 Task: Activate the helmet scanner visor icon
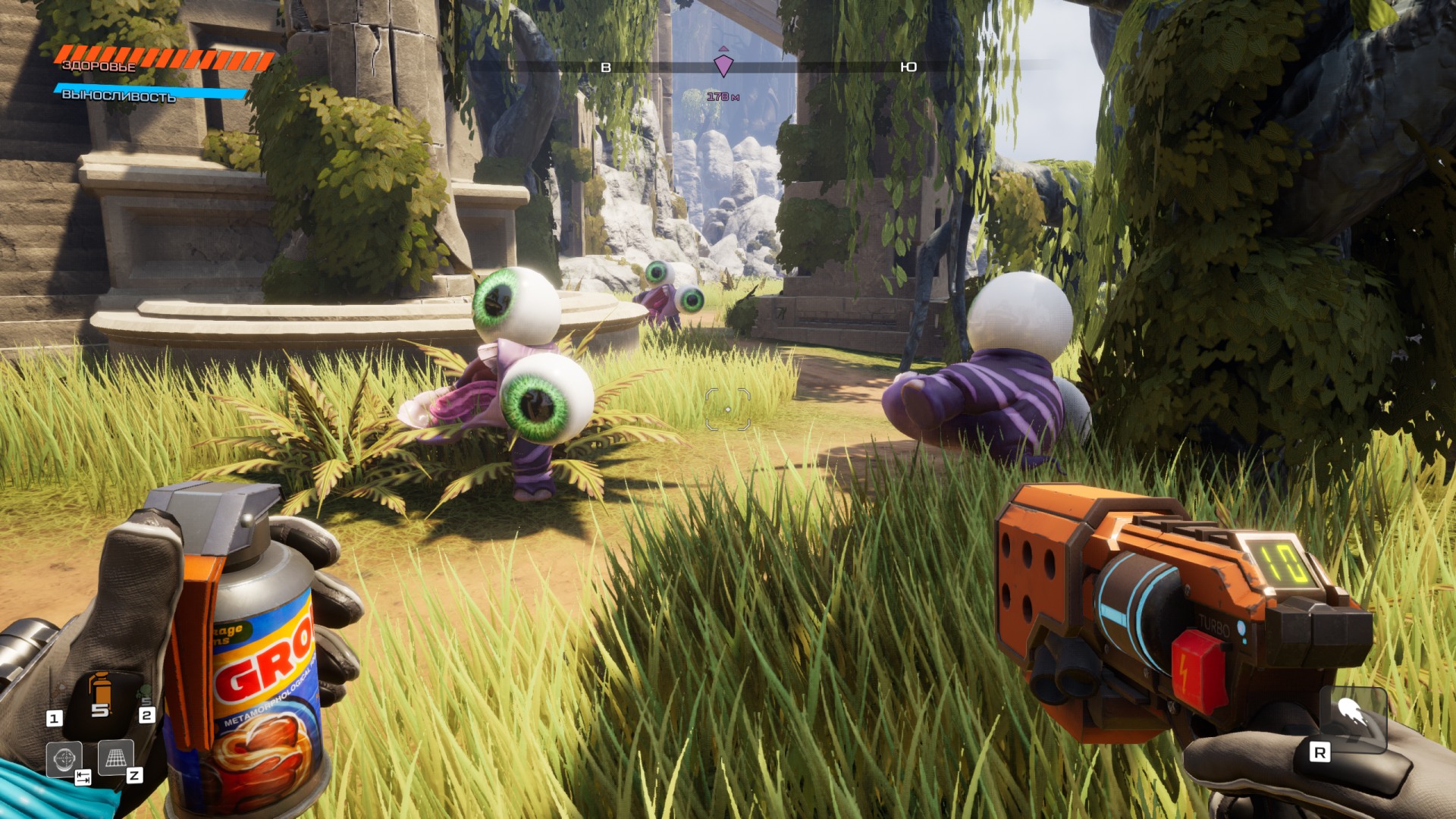64,758
